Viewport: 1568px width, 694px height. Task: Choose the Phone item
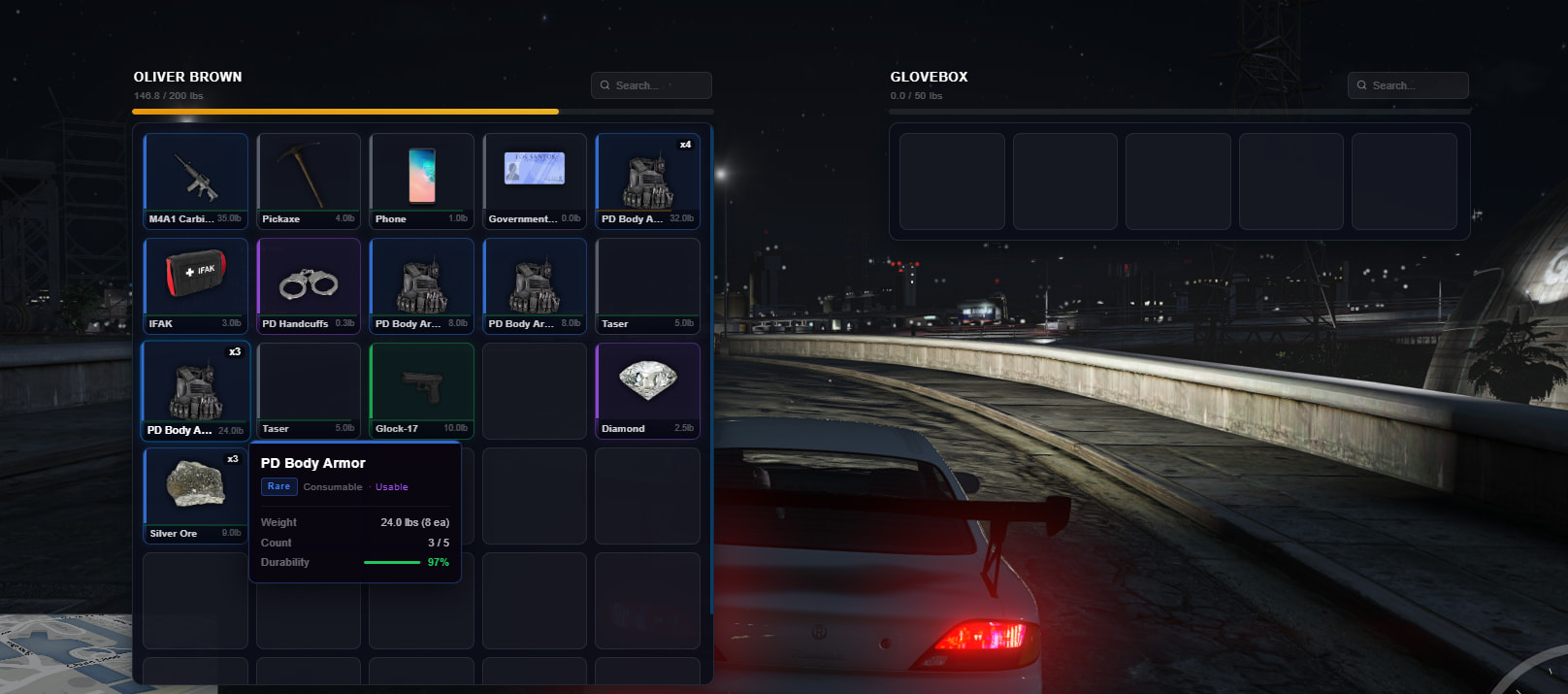(x=421, y=181)
